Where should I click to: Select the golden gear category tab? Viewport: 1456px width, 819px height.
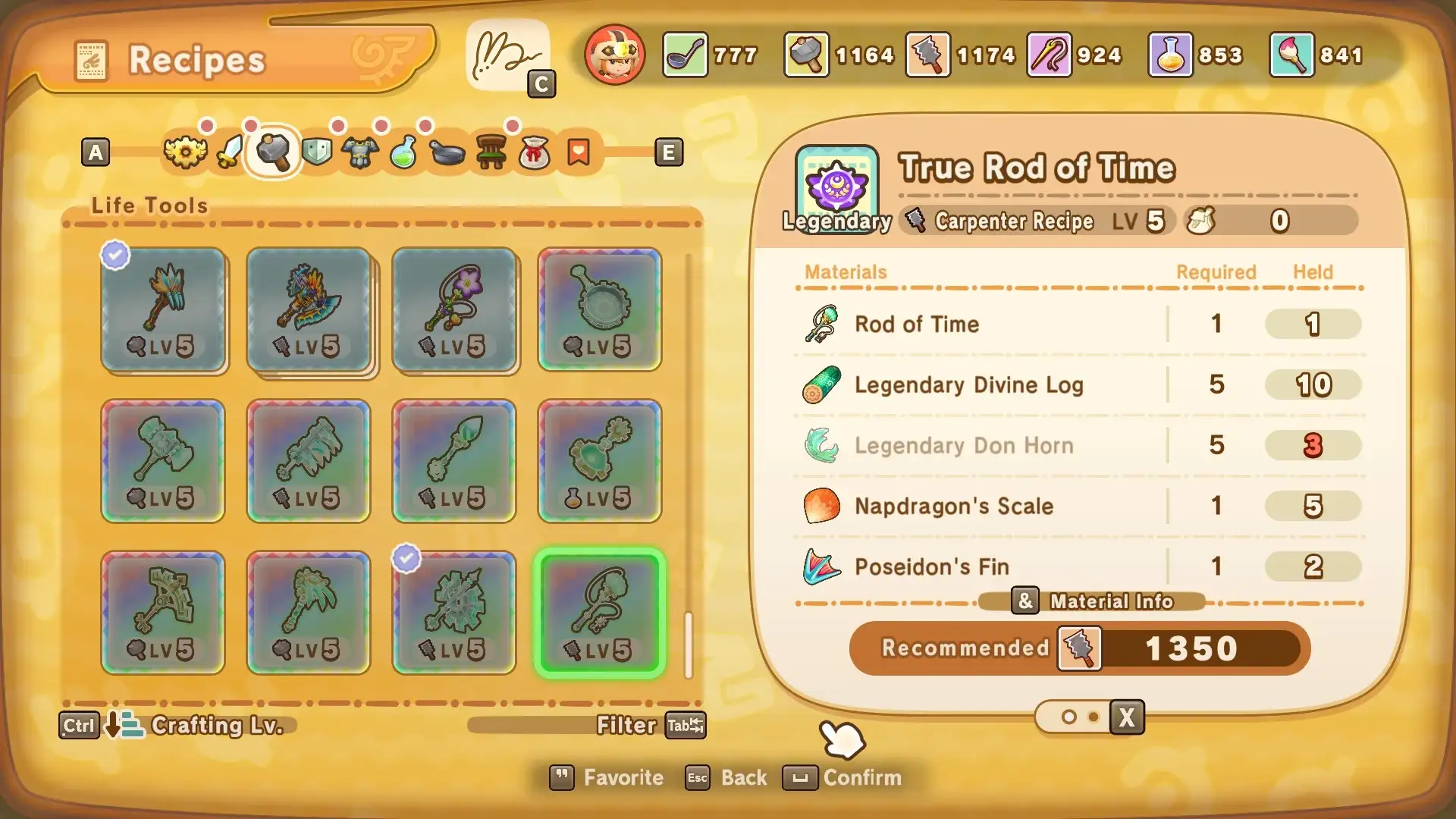185,152
